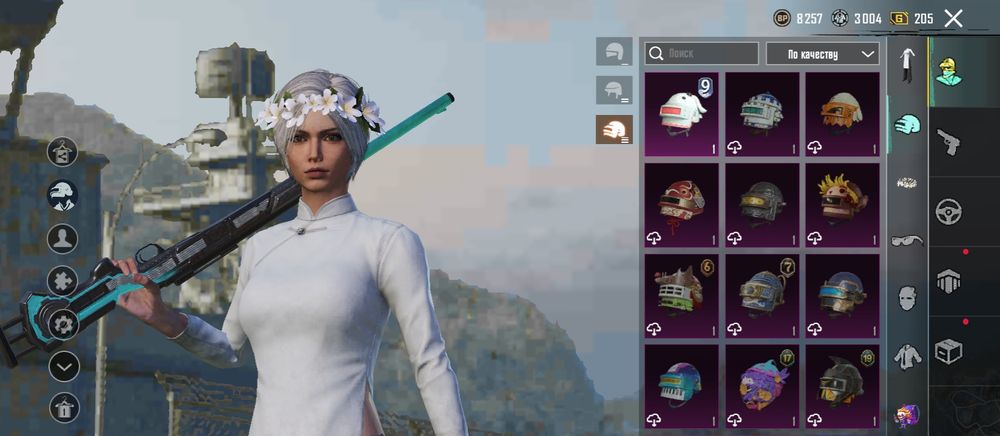The width and height of the screenshot is (1000, 436).
Task: Select the level 3 helmet filter
Action: (x=614, y=129)
